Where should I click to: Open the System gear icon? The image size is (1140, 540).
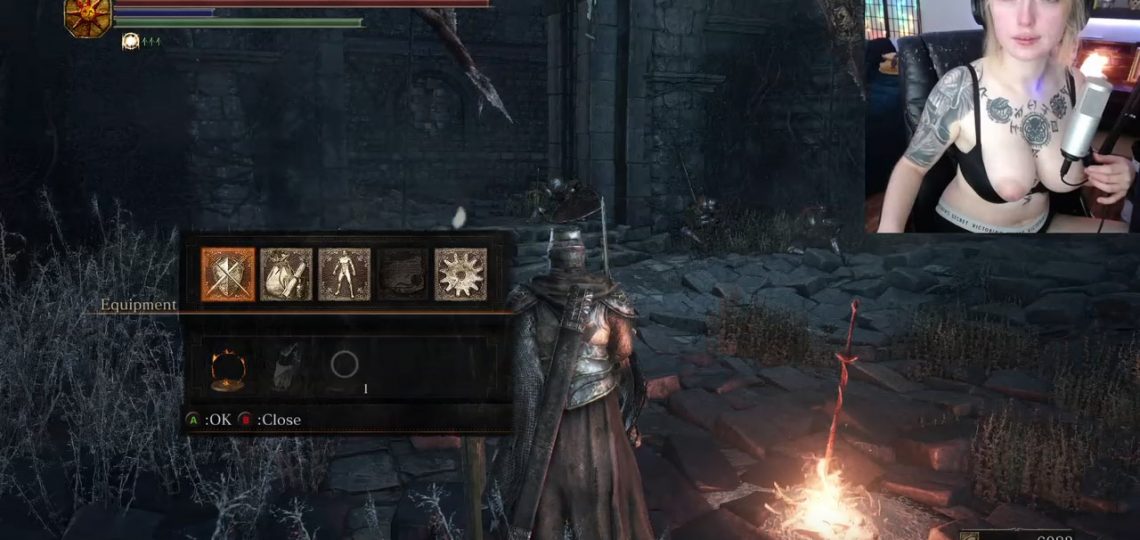coord(460,274)
